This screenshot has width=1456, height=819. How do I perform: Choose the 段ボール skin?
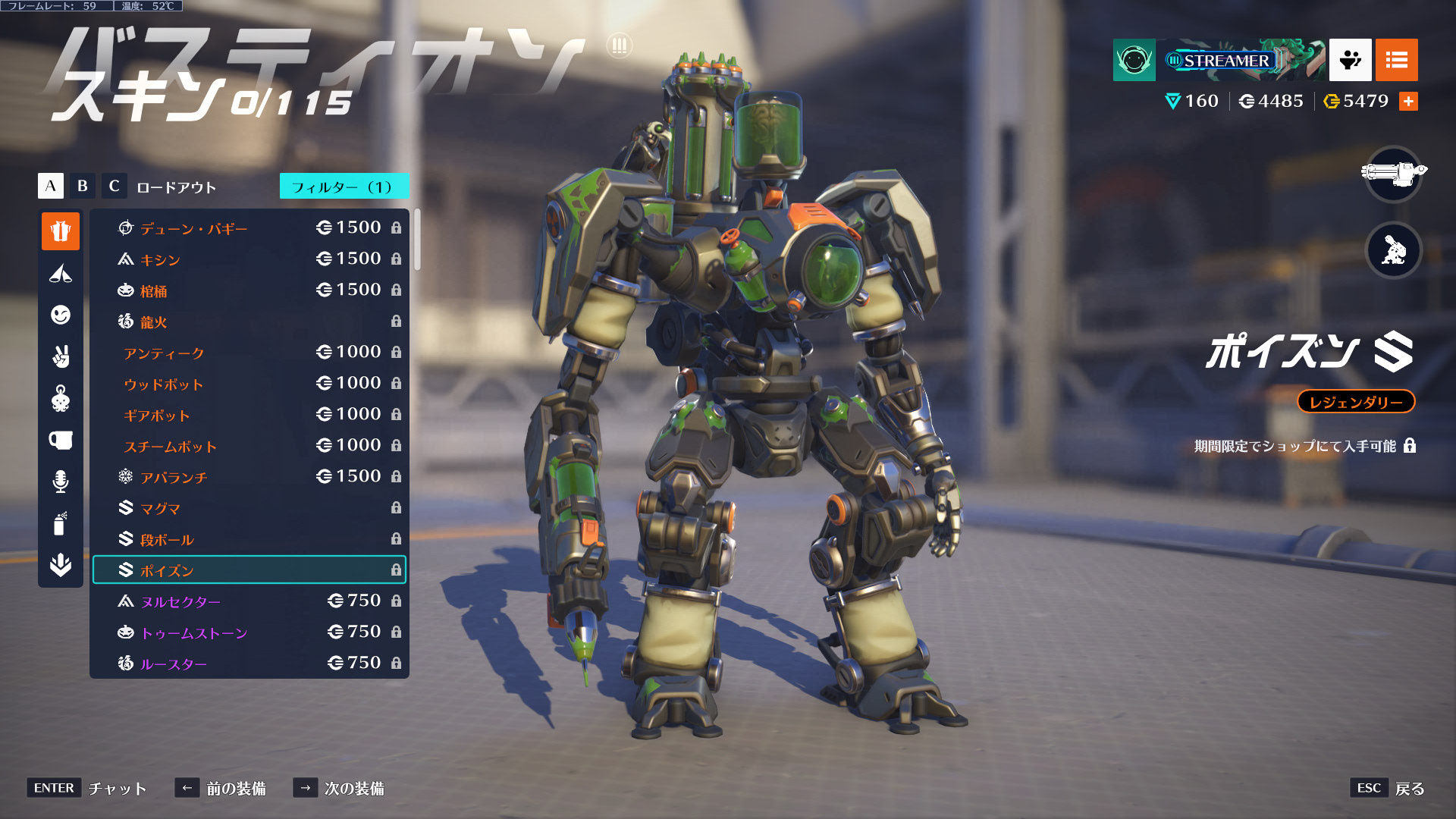(x=249, y=539)
